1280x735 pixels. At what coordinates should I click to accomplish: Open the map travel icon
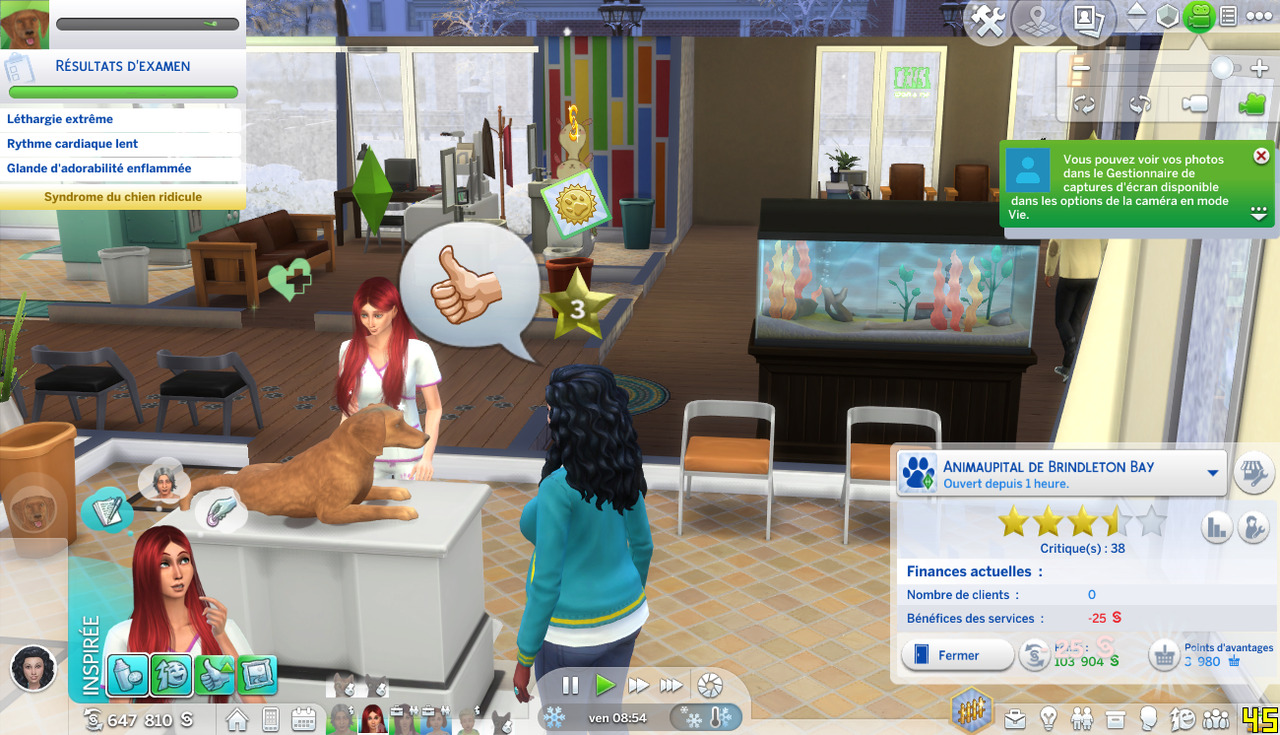click(1038, 20)
